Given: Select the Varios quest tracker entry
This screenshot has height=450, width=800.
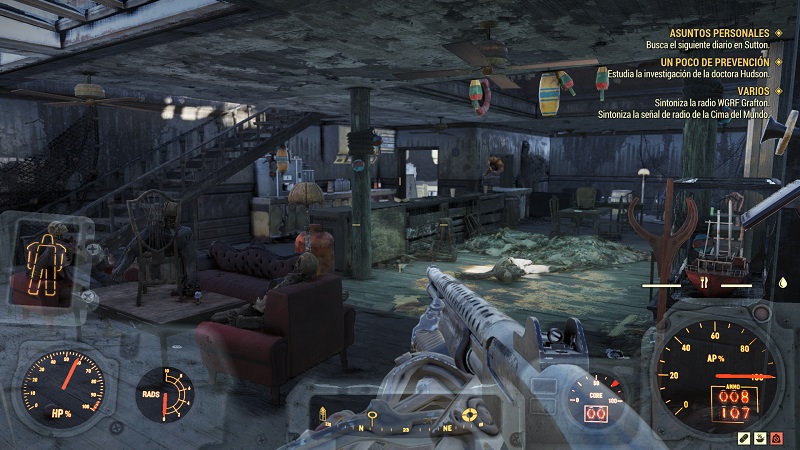Looking at the screenshot, I should 746,90.
